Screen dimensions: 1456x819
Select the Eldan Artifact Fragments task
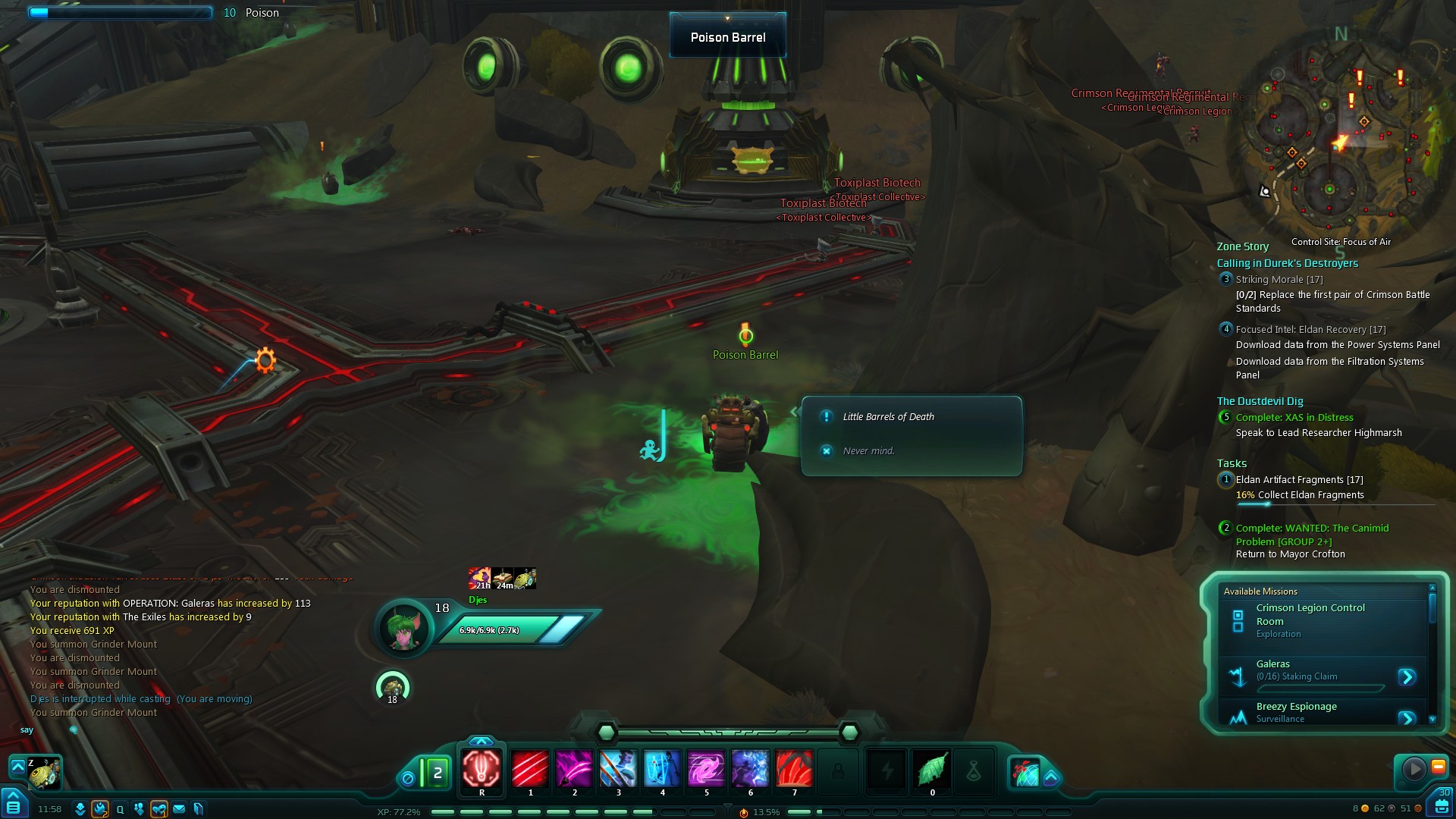click(1299, 480)
